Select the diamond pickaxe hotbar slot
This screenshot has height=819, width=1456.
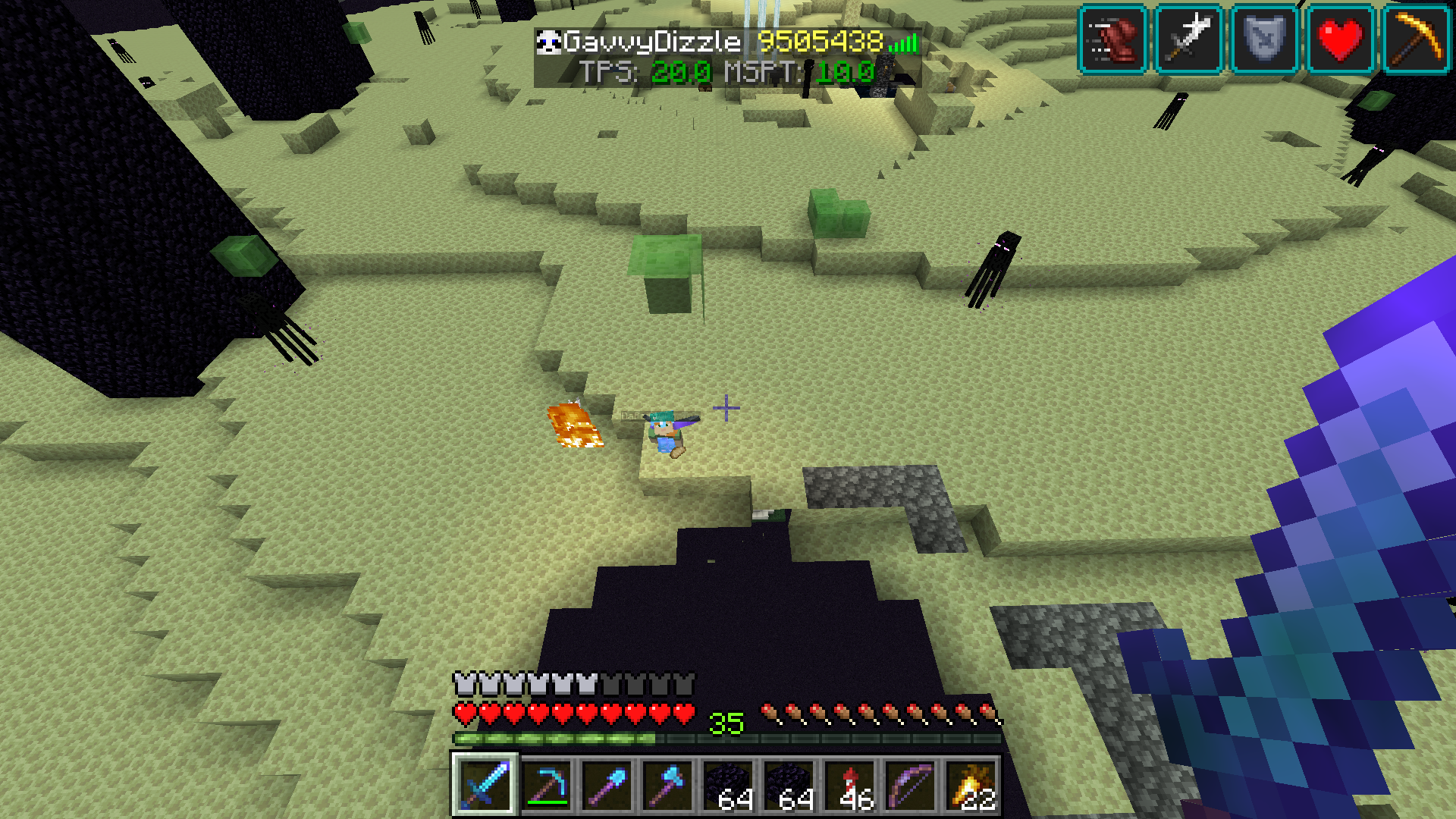click(x=546, y=785)
